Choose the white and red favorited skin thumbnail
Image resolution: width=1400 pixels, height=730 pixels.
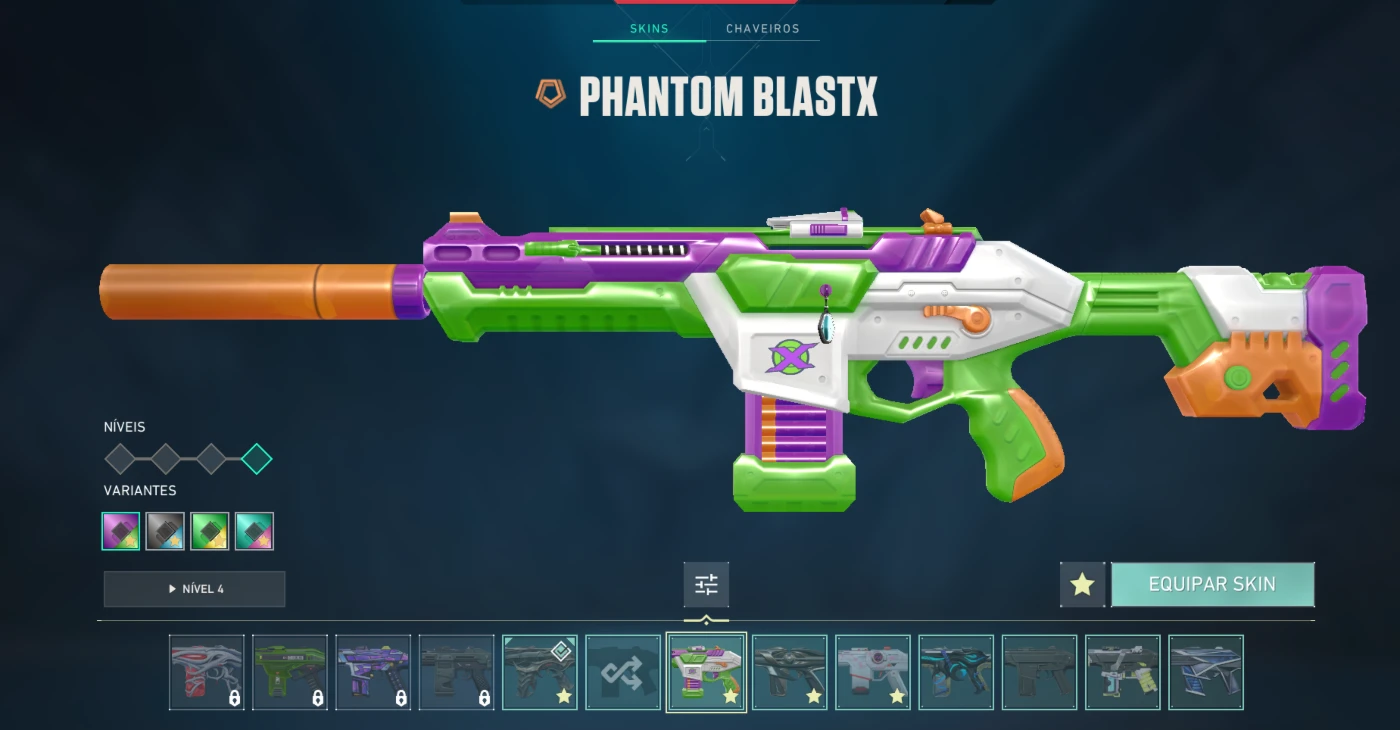pyautogui.click(x=873, y=672)
